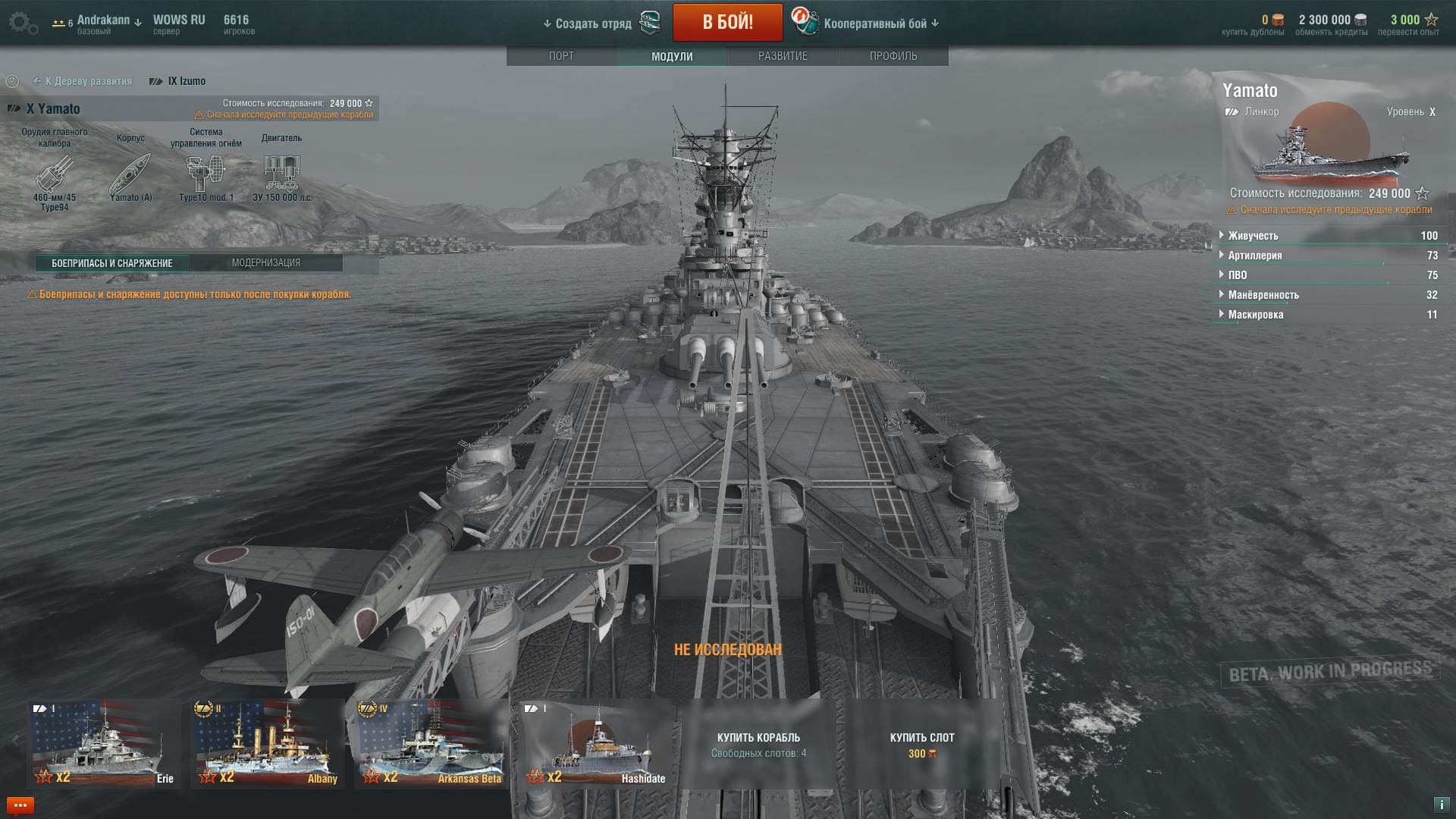Screen dimensions: 1456x819
Task: Pick the 150 000 л.с. engine module
Action: [282, 174]
